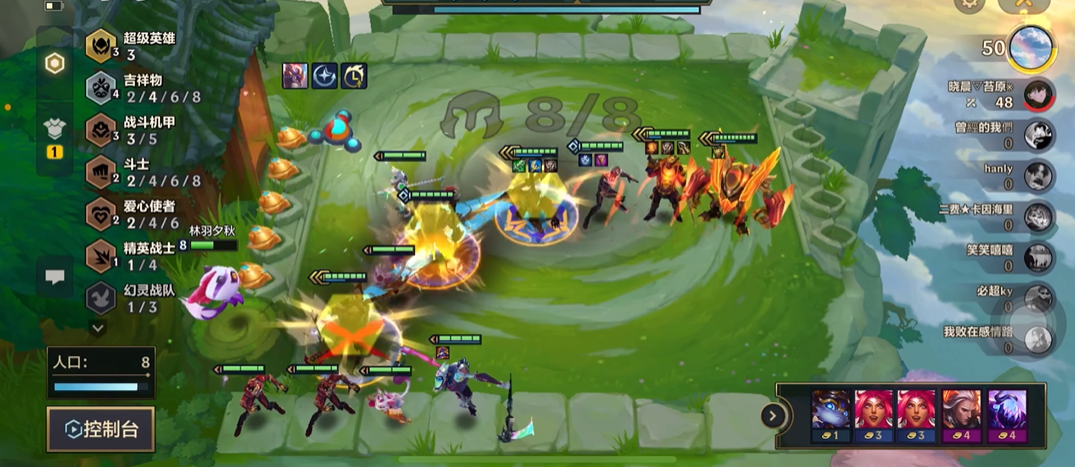
Task: Inspect the clock-arrow augment icon
Action: 354,75
